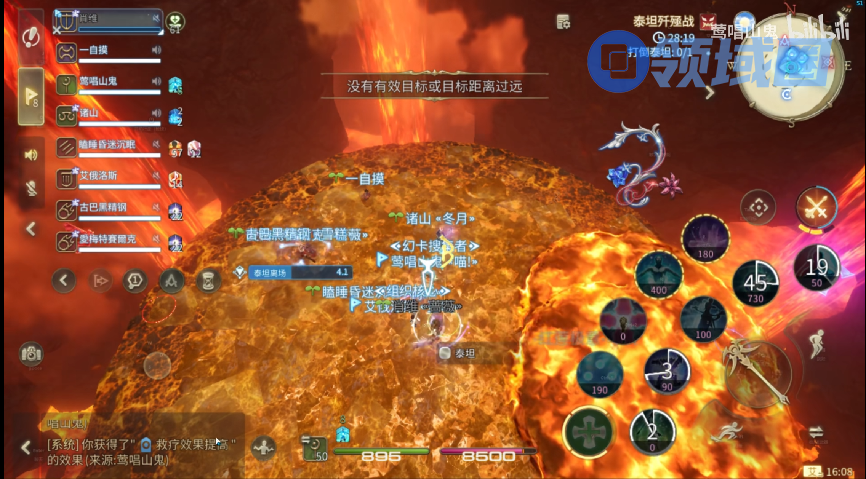Click the crossed swords combat icon
This screenshot has height=479, width=866.
click(x=817, y=208)
